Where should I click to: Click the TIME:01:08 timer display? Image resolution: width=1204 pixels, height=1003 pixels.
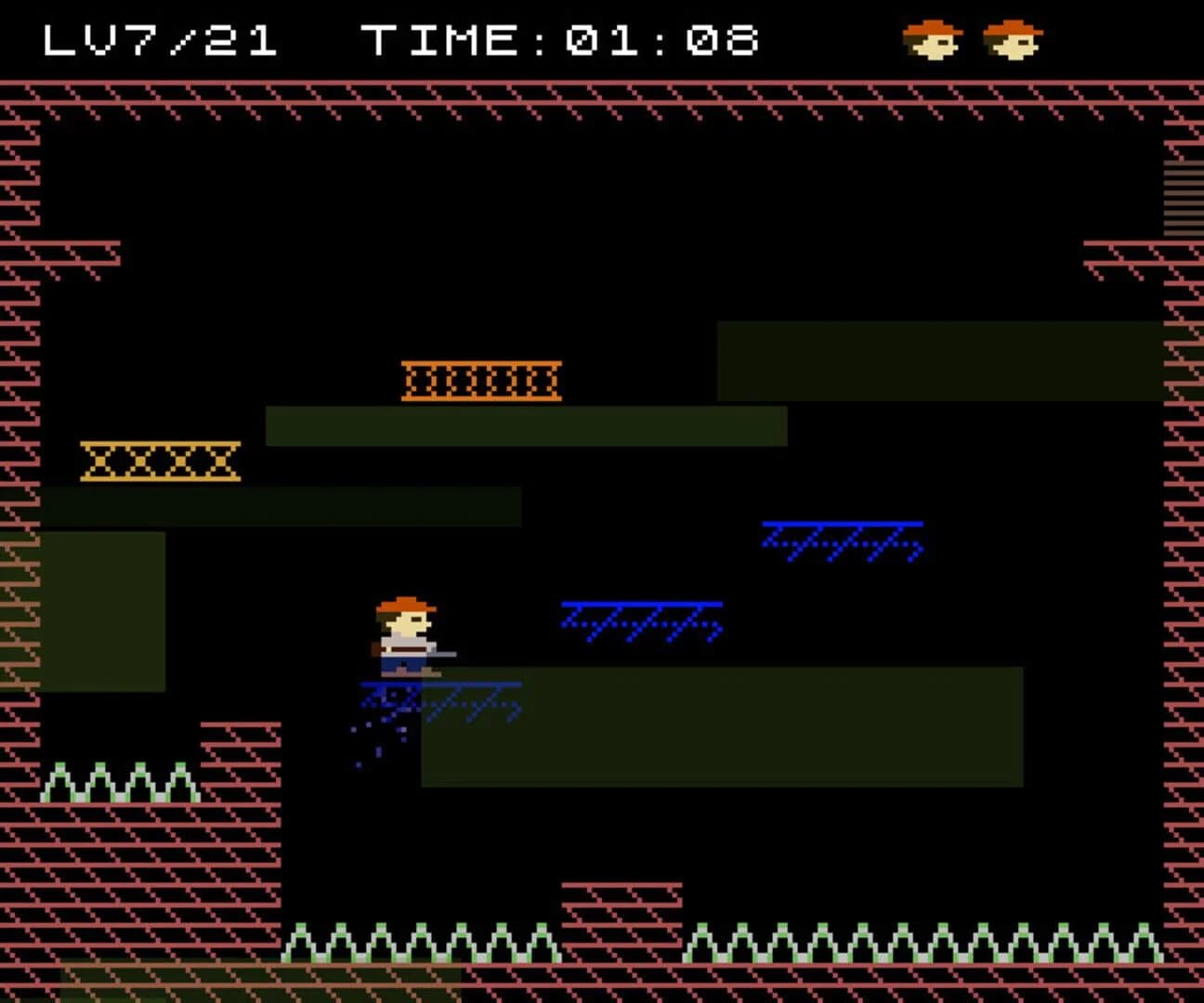coord(557,39)
